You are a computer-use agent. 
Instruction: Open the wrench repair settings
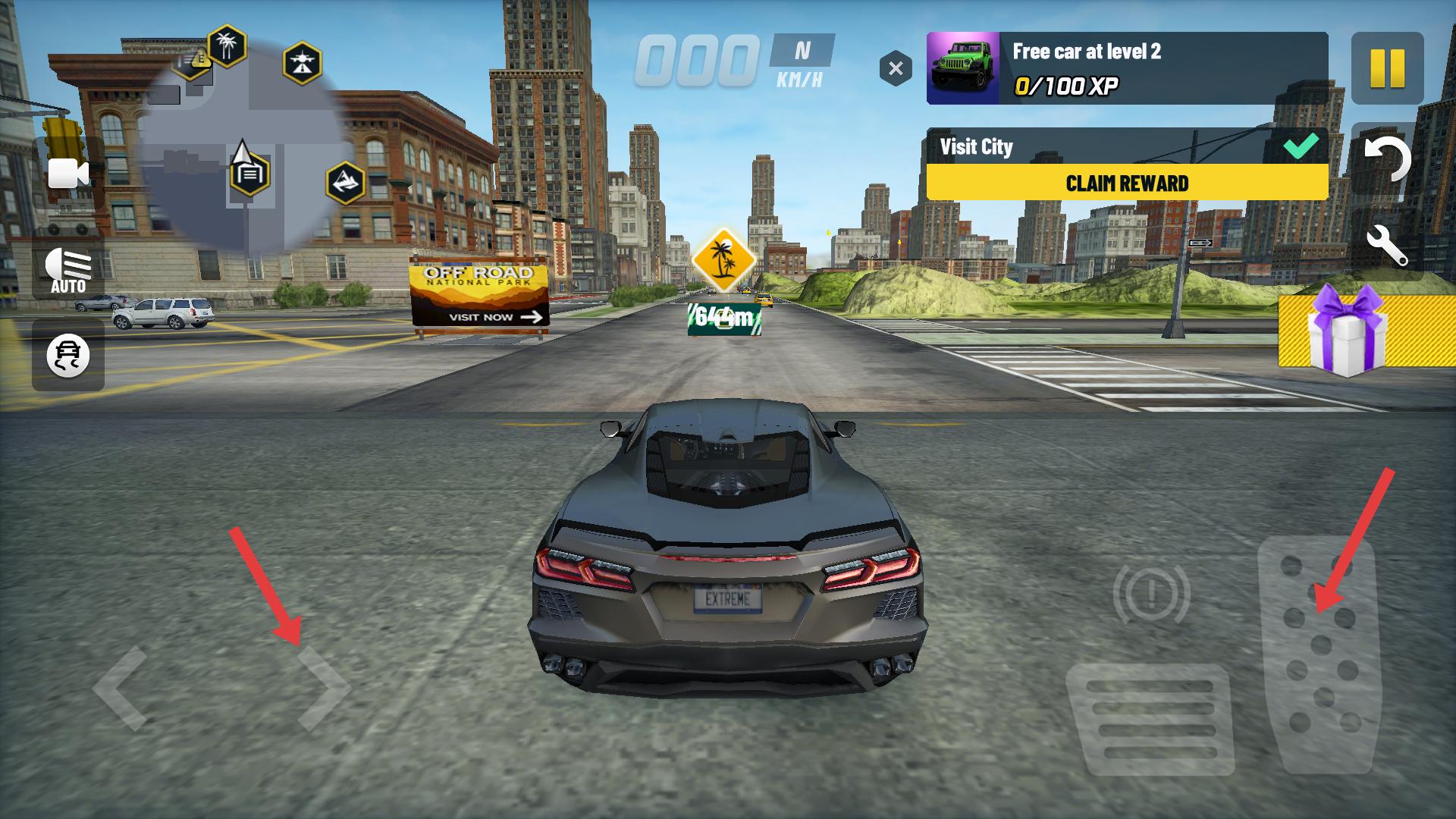coord(1387,246)
